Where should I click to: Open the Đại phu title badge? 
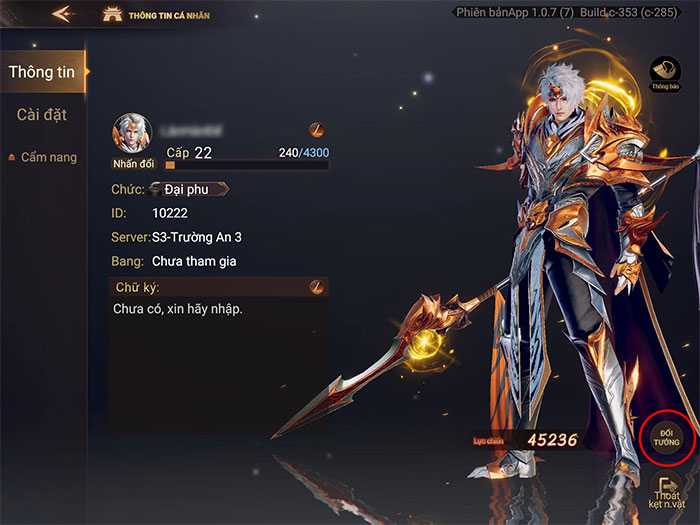[x=191, y=189]
